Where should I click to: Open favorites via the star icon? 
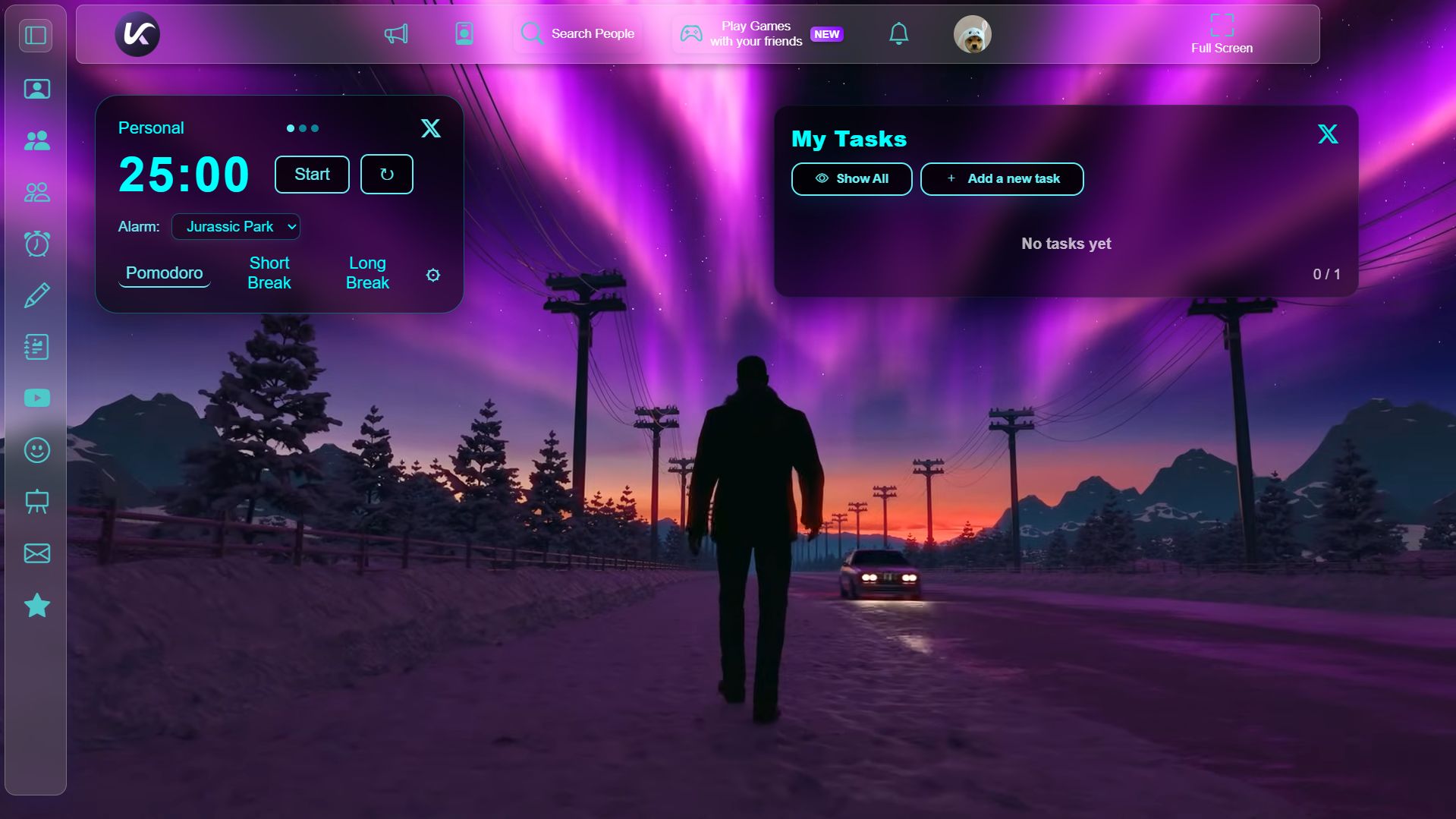[x=36, y=605]
